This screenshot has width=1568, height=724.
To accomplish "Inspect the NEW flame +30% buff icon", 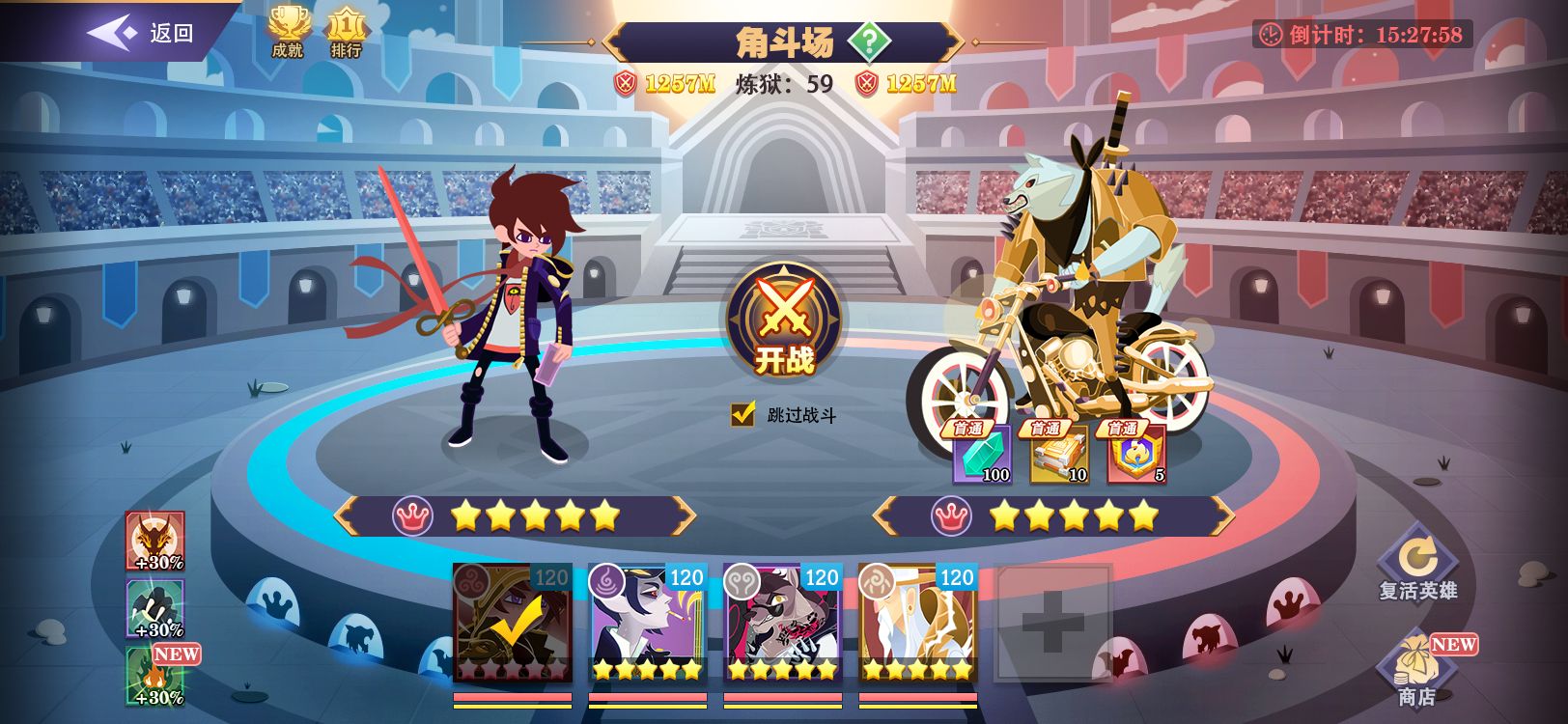I will 155,677.
